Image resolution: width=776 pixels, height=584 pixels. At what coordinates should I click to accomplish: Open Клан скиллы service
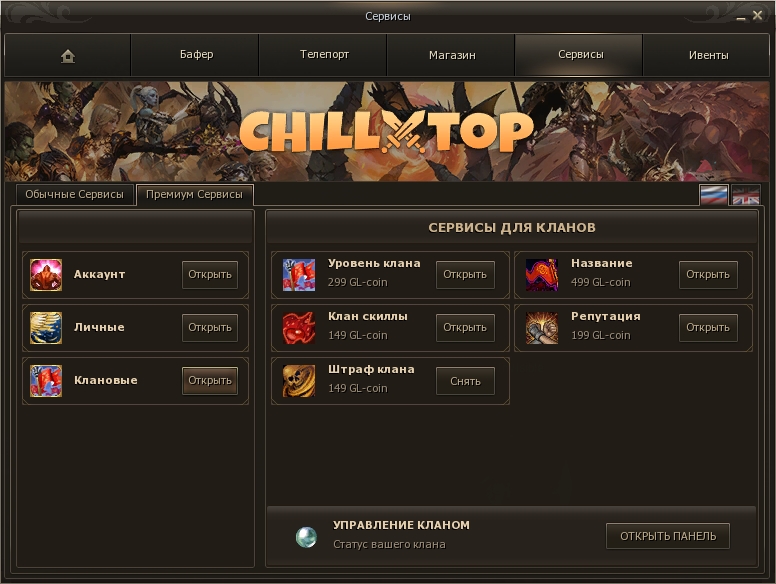pos(465,327)
